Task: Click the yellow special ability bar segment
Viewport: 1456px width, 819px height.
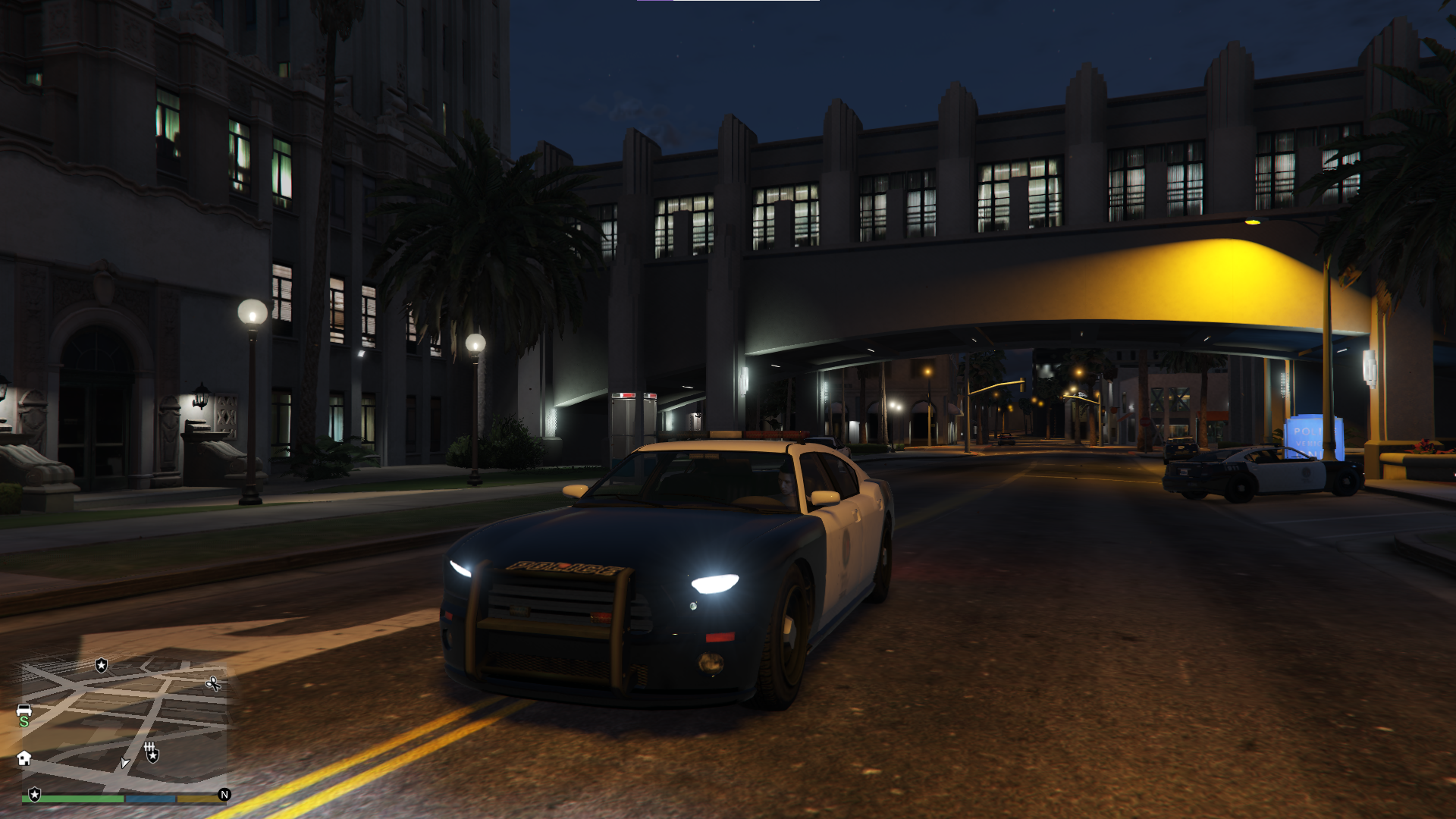Action: point(201,798)
